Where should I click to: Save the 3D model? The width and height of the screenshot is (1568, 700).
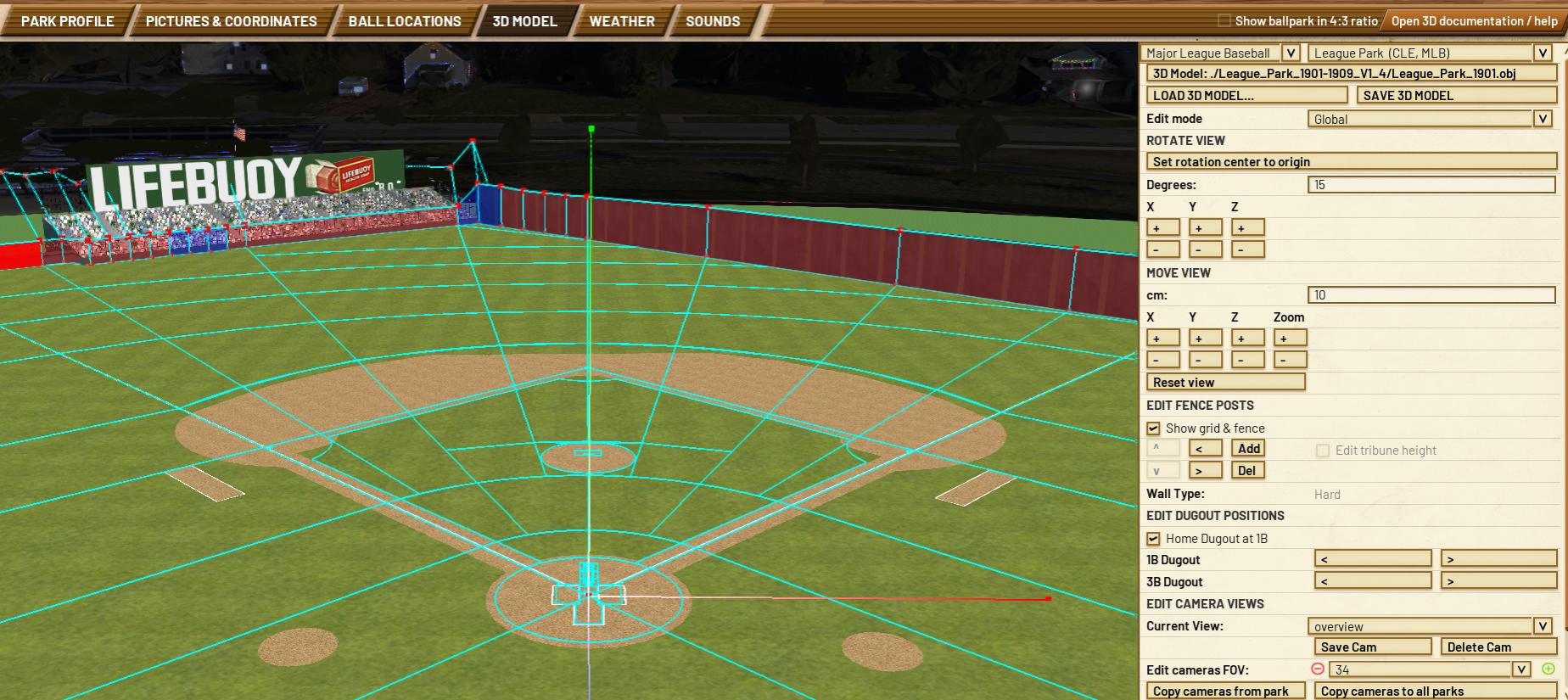click(1456, 96)
